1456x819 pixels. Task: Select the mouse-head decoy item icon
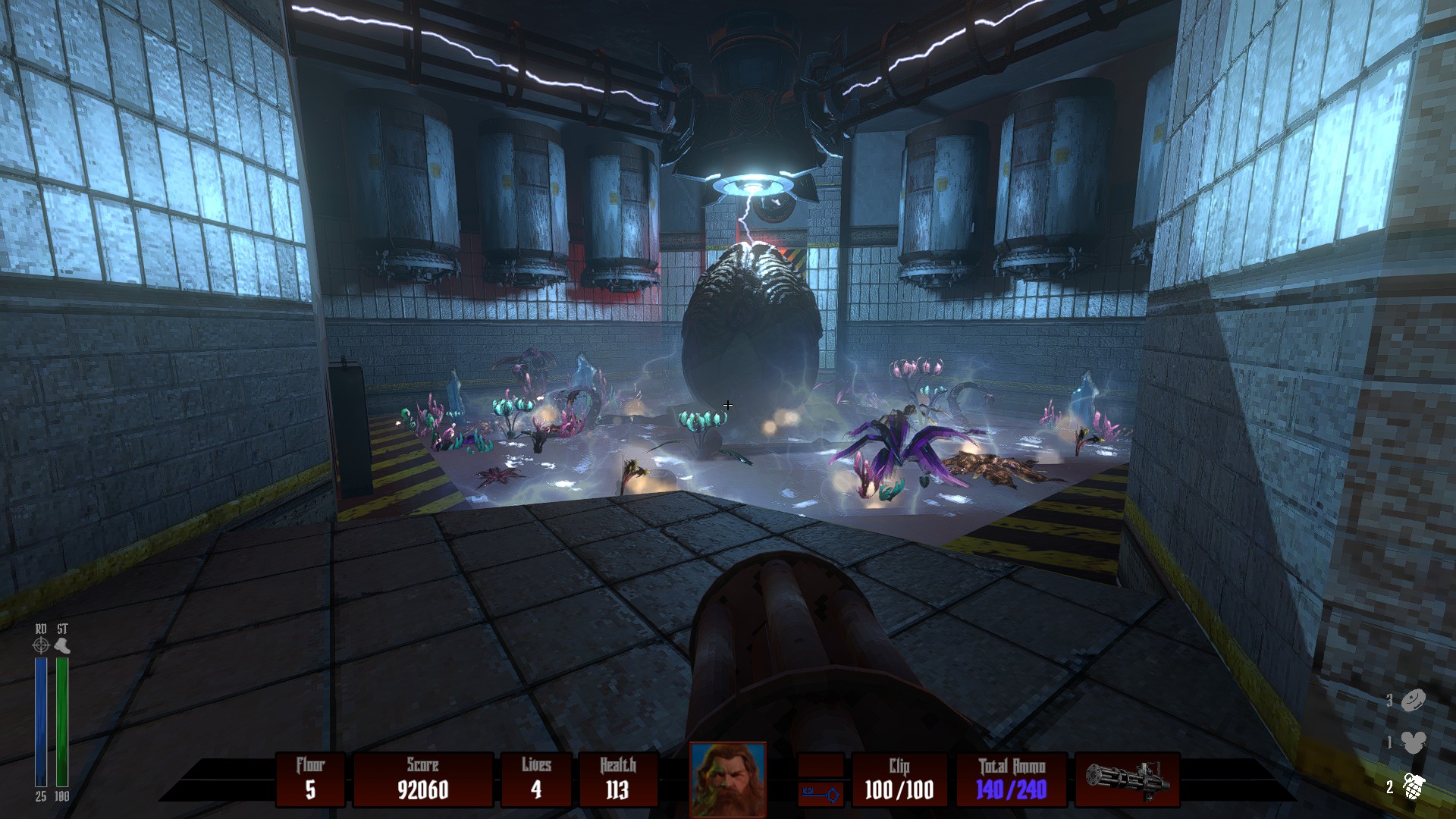[1414, 742]
